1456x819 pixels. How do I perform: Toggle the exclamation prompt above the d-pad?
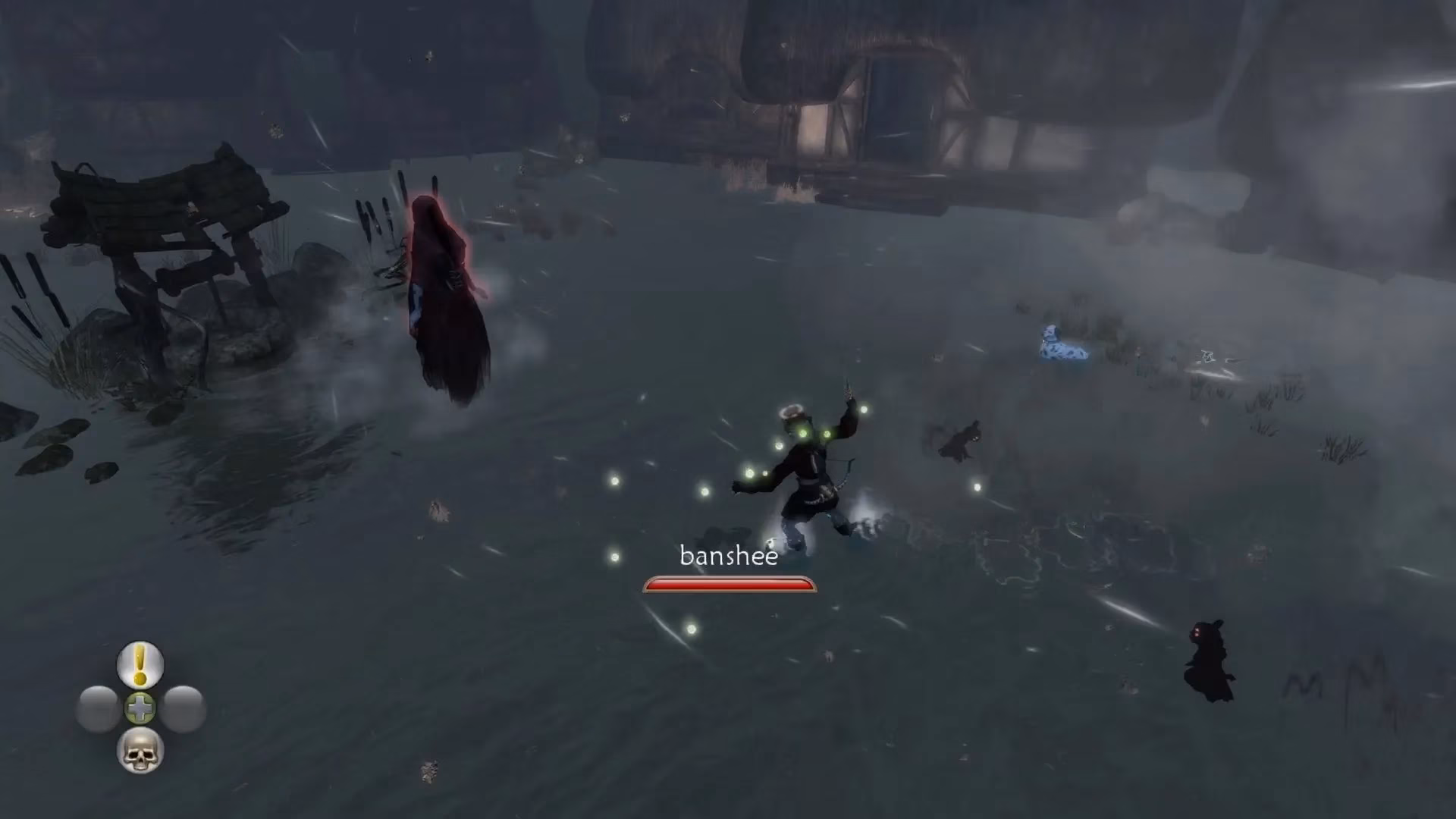[x=140, y=665]
